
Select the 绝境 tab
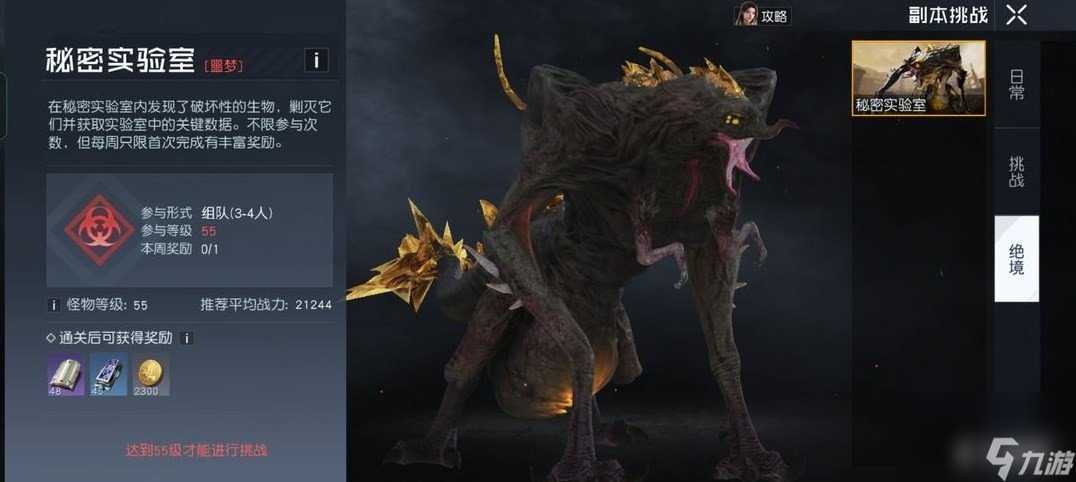point(1016,259)
